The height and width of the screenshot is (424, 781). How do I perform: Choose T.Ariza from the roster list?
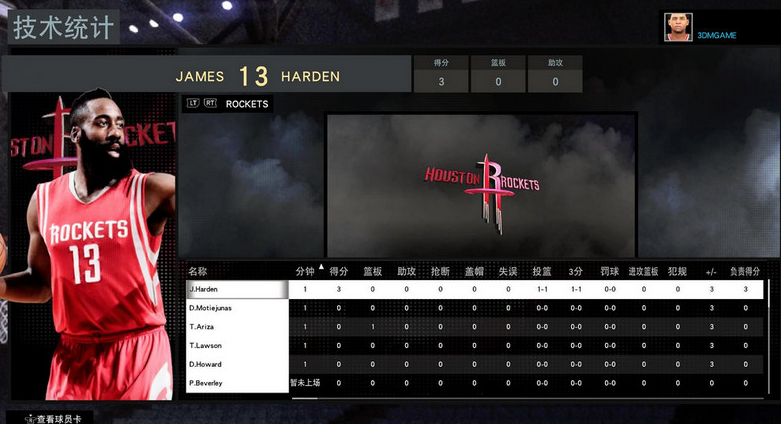pos(237,327)
